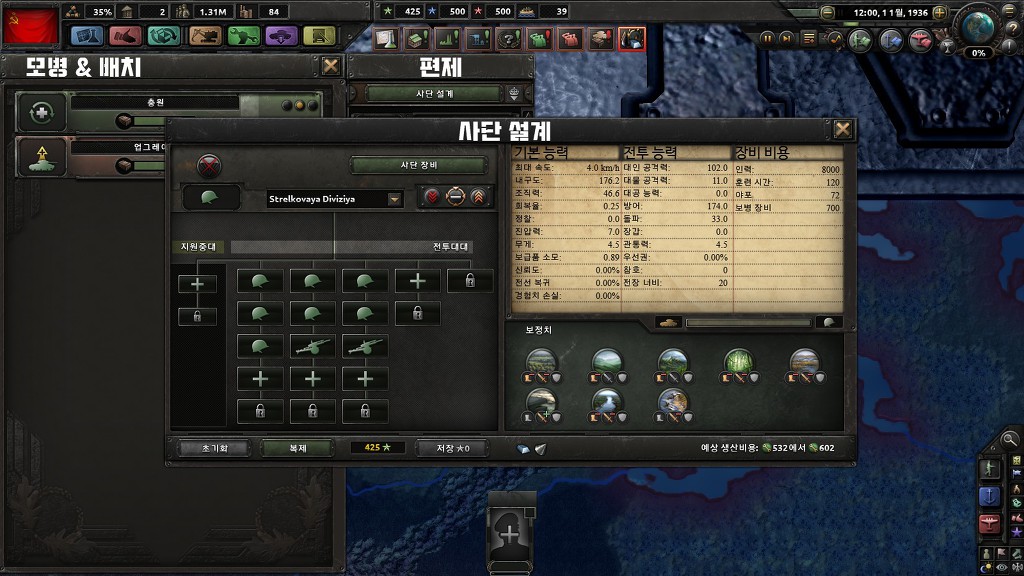Decrease game speed with the minus button
This screenshot has height=576, width=1024.
click(x=827, y=12)
